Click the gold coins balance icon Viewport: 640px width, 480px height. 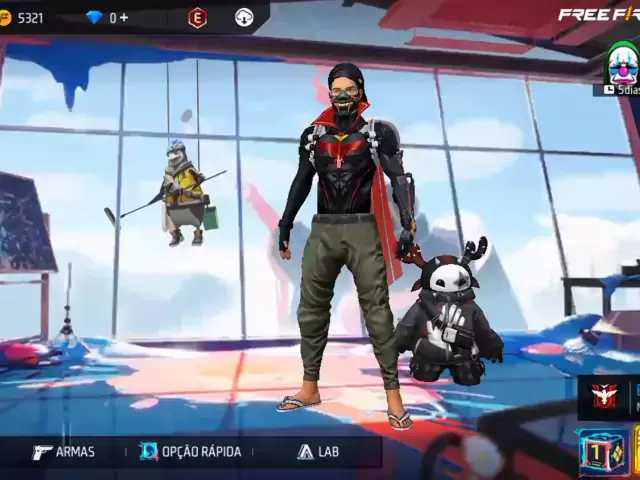(x=5, y=17)
